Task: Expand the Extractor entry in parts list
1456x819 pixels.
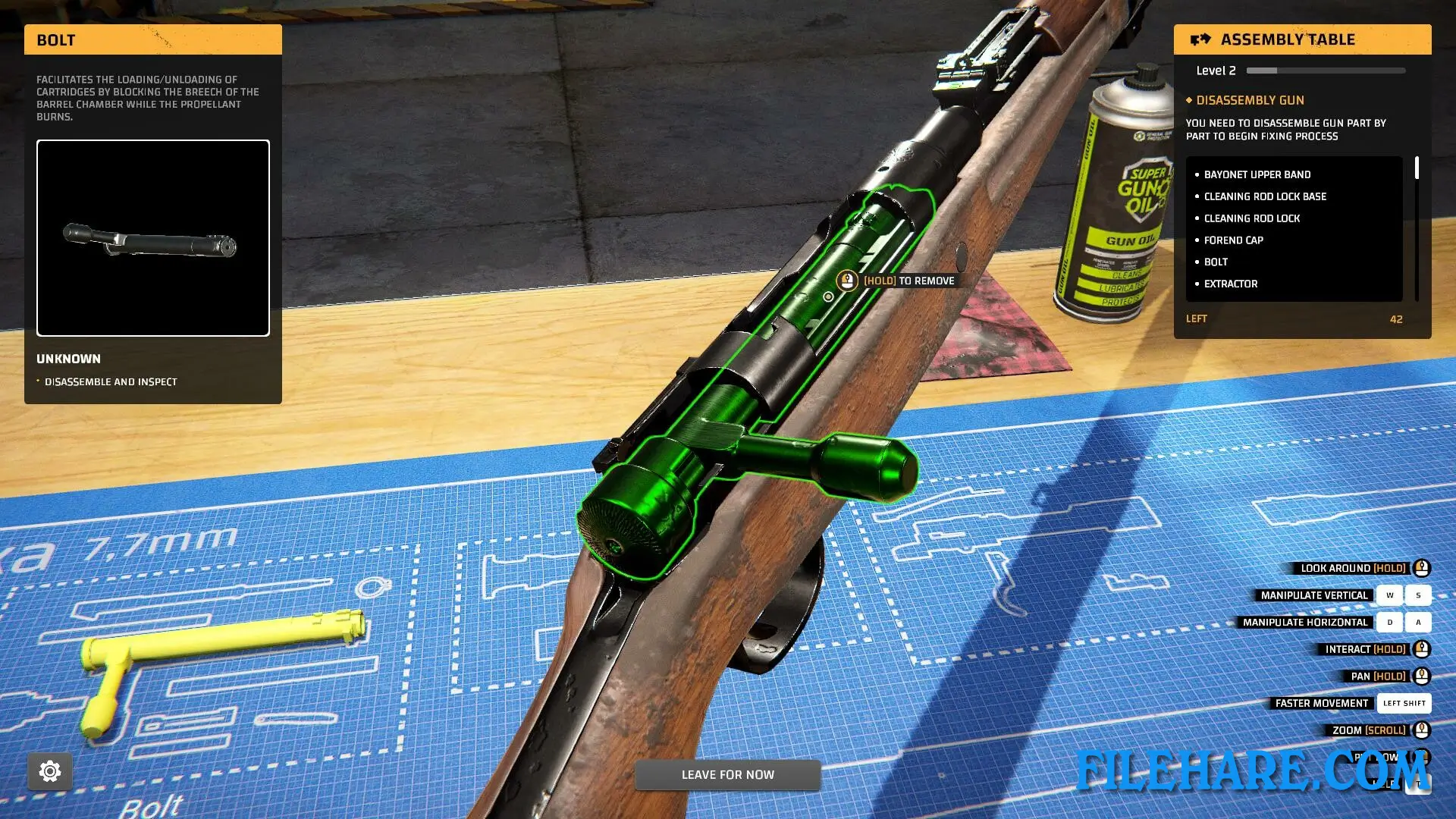Action: (1230, 284)
